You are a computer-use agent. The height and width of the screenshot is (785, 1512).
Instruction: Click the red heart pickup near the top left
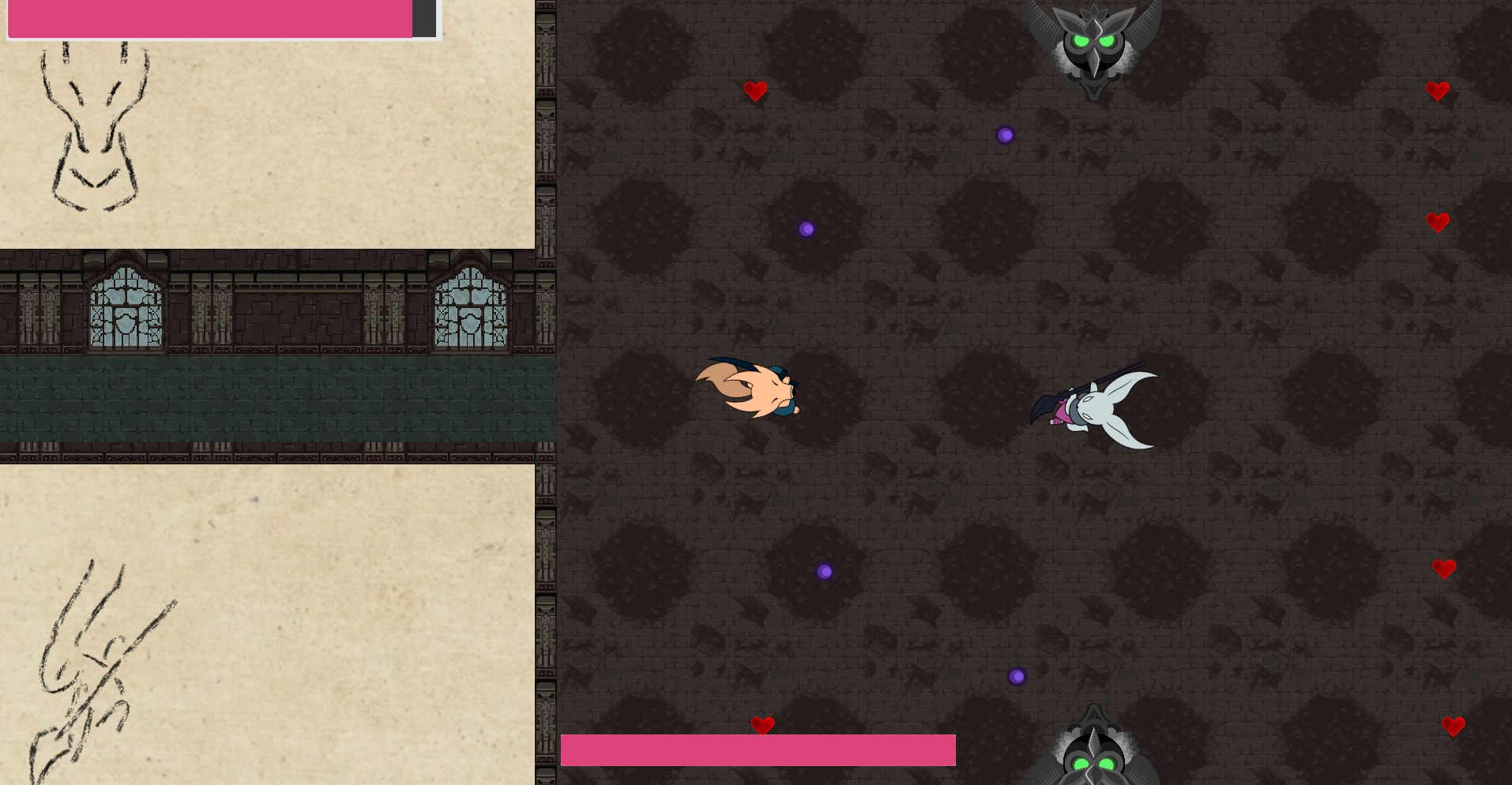[756, 92]
